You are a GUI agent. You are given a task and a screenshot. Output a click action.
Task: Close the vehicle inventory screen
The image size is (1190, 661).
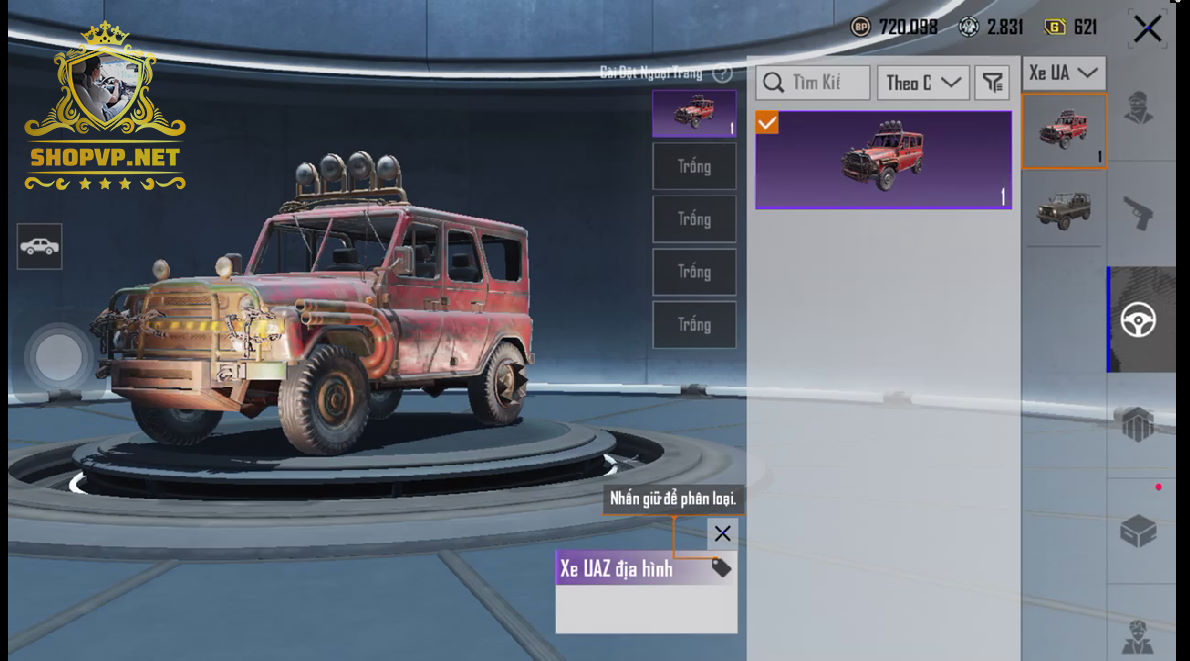(x=1147, y=29)
